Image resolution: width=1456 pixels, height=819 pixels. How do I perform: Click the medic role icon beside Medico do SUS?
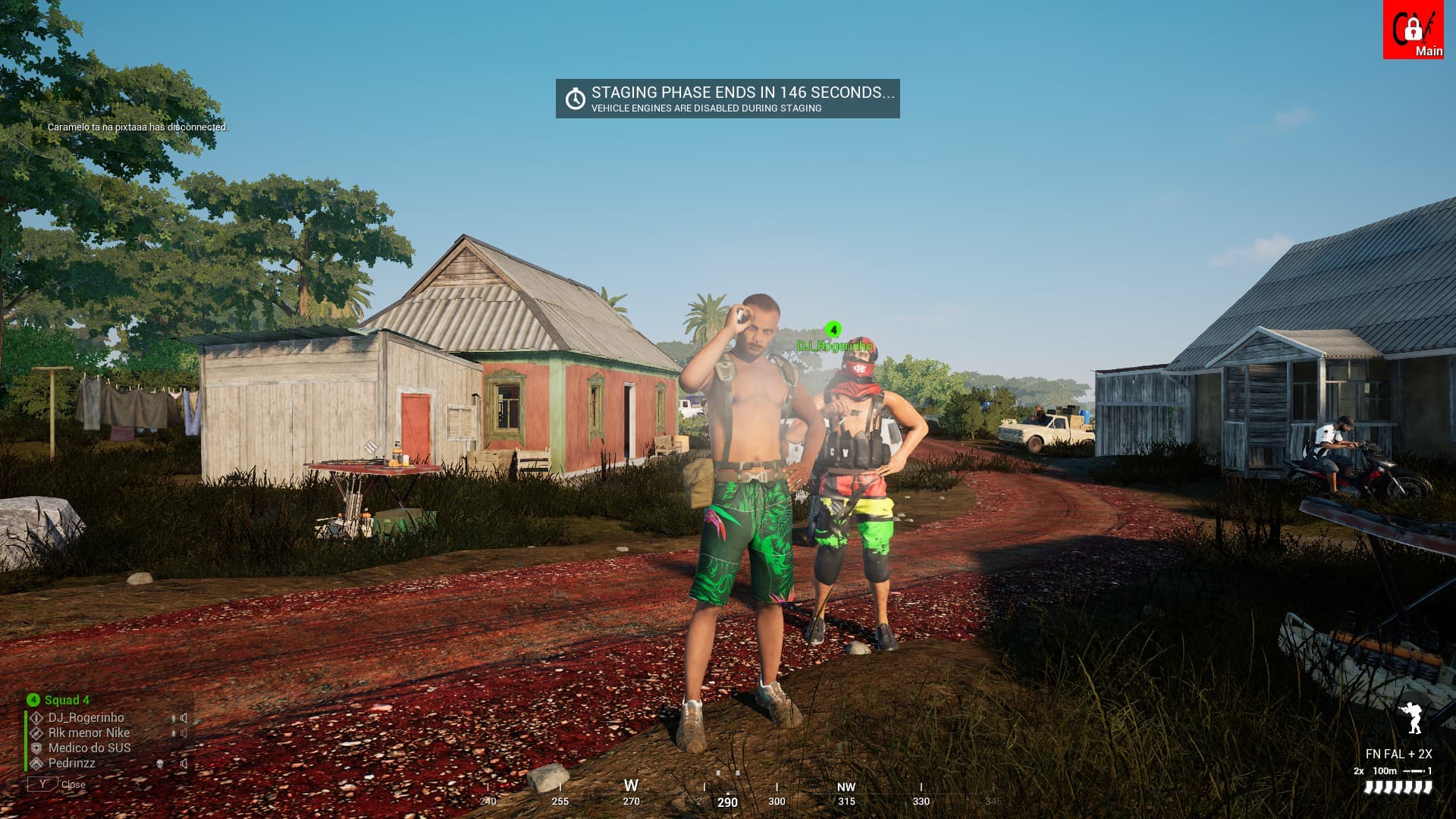pos(36,749)
